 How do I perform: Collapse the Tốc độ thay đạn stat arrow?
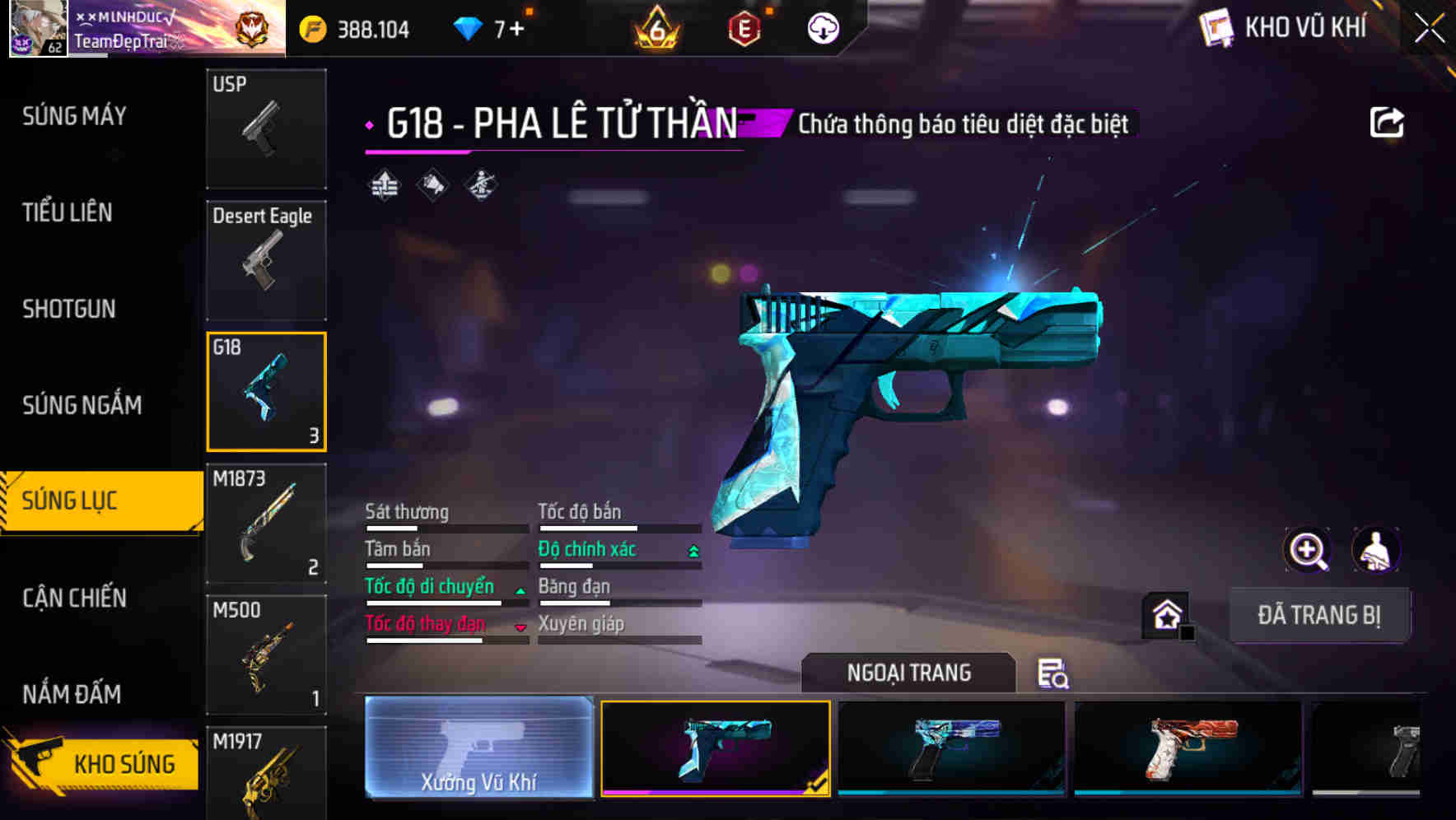520,626
